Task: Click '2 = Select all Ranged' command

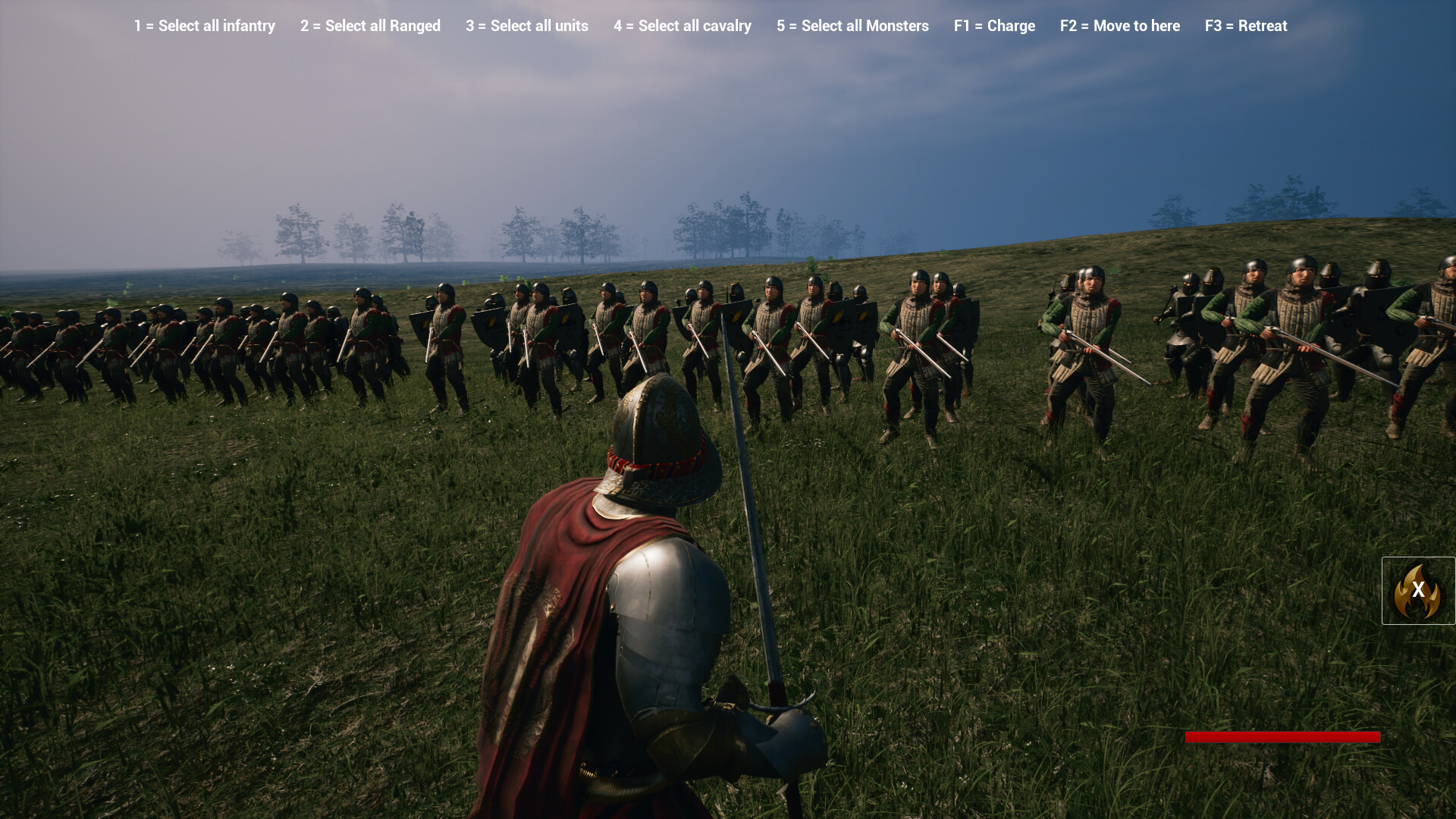Action: (370, 26)
